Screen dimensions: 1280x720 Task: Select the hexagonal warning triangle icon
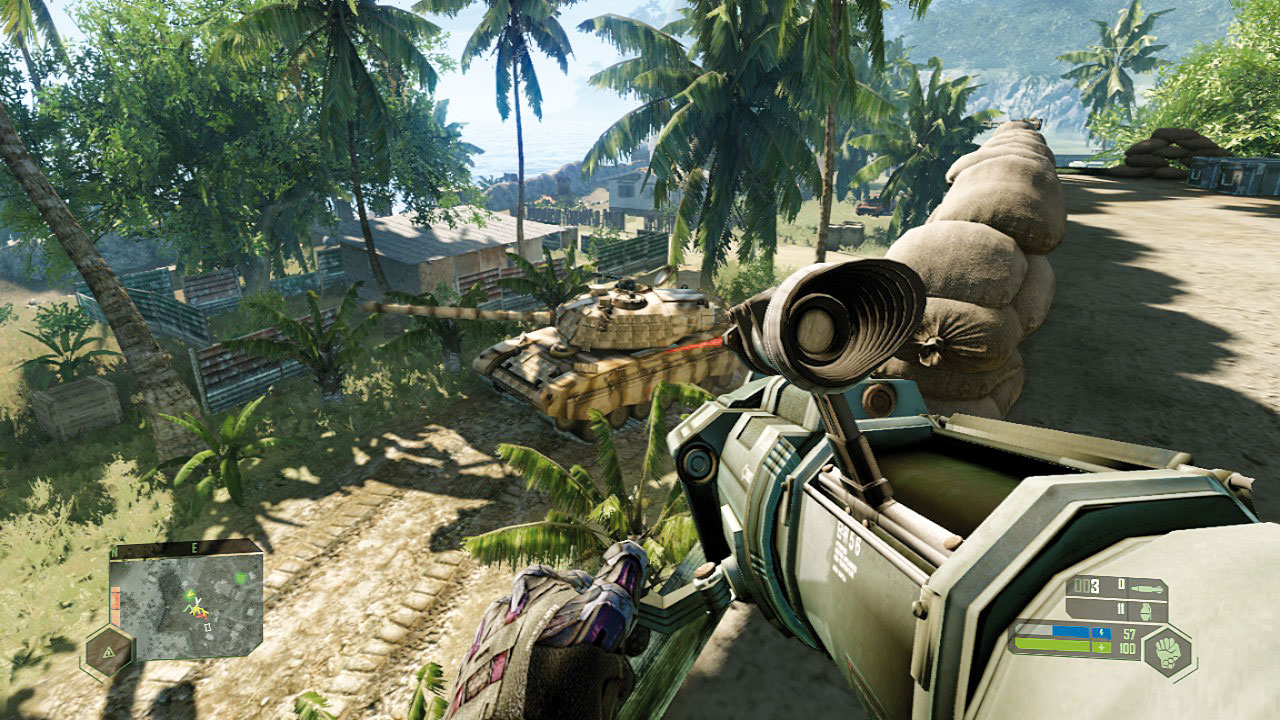tap(109, 652)
